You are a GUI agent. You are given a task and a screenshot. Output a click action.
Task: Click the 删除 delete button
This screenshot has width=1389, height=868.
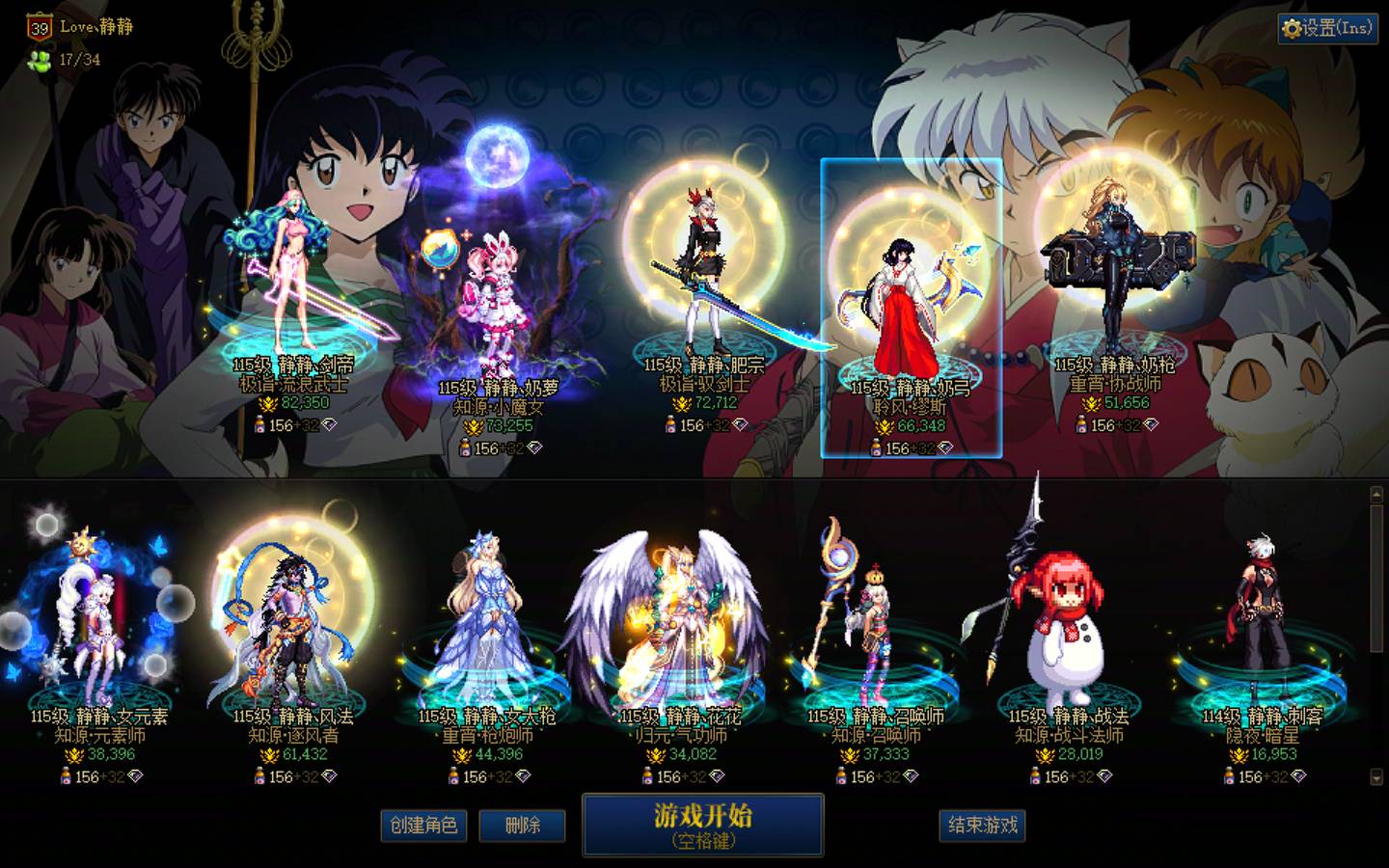pyautogui.click(x=522, y=827)
